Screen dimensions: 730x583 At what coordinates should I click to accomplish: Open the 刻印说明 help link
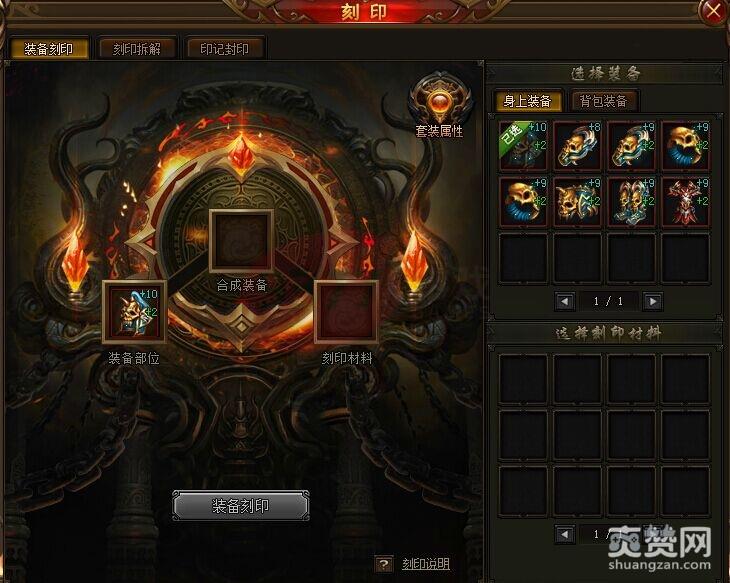425,565
